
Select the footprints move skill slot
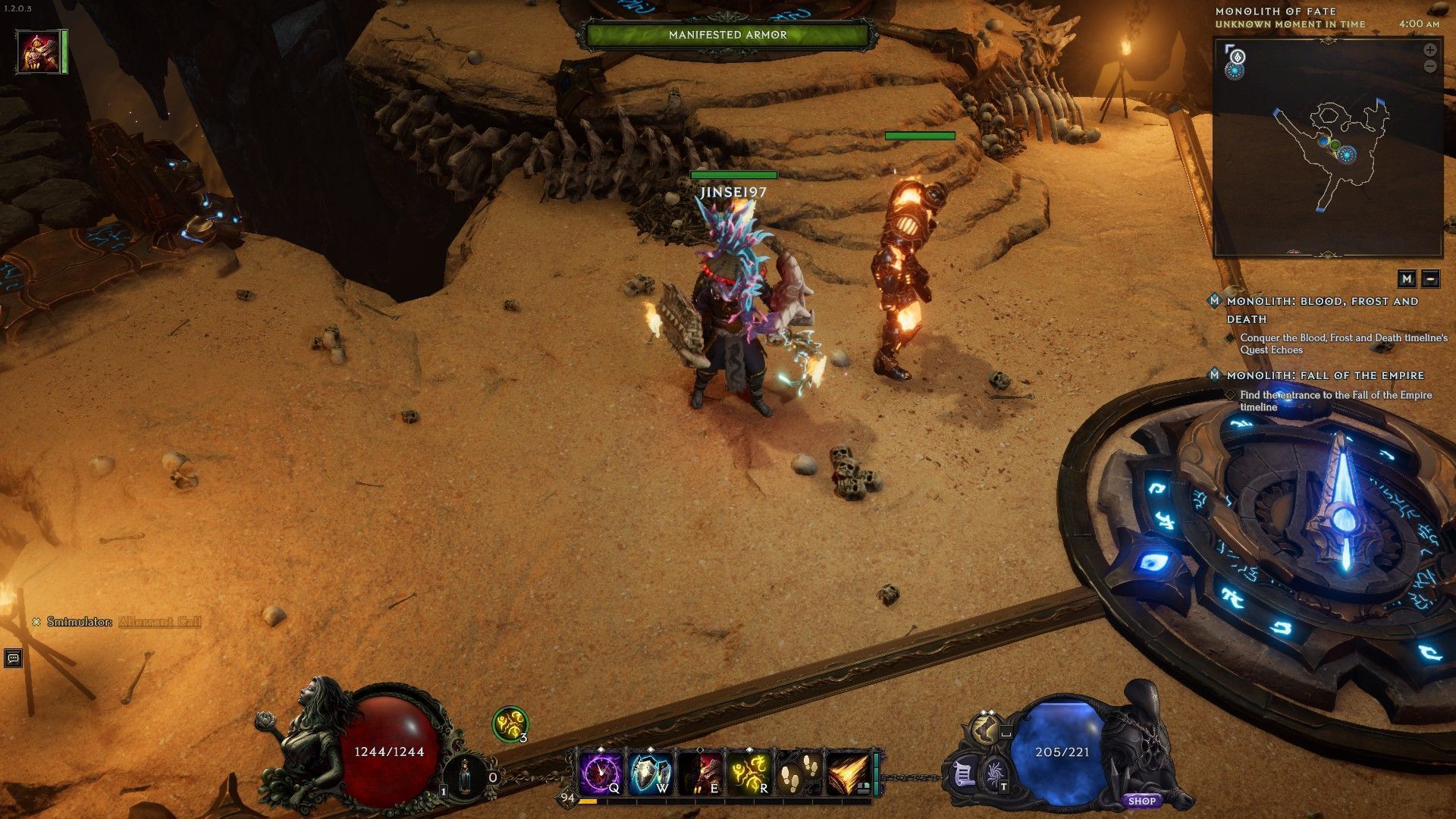click(798, 773)
